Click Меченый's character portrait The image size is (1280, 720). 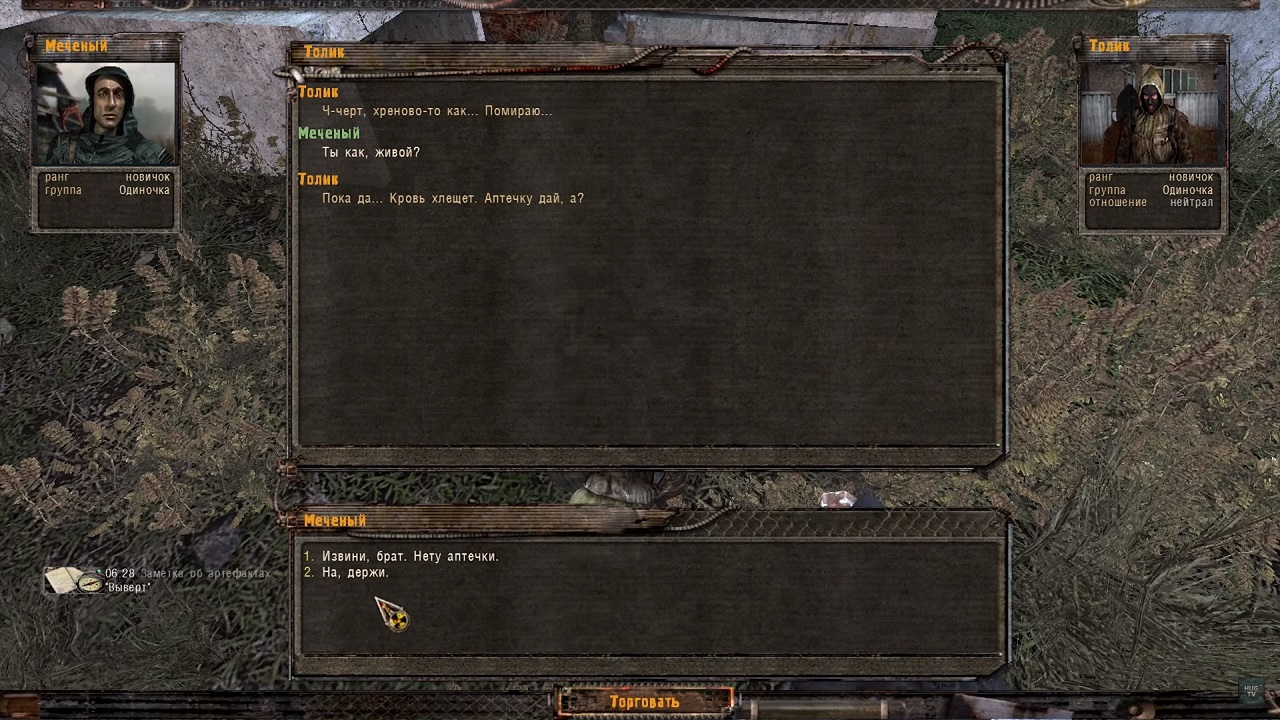(x=106, y=114)
